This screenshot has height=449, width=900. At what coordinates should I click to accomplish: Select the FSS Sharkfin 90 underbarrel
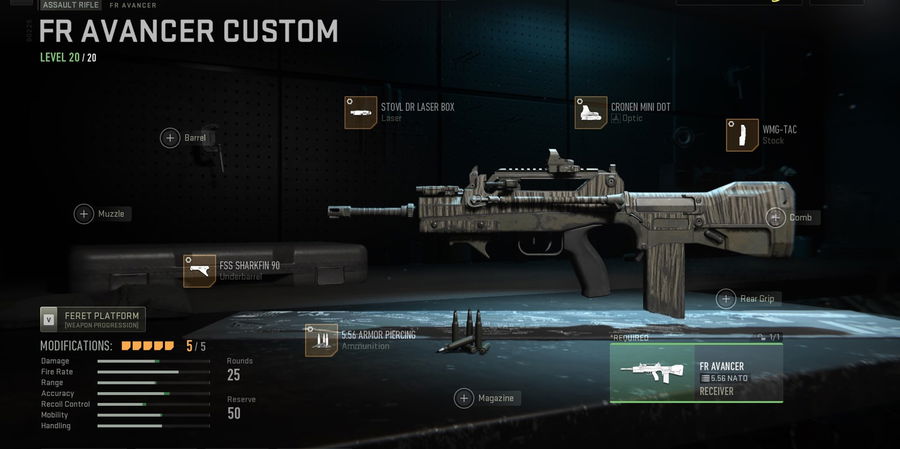(x=200, y=270)
